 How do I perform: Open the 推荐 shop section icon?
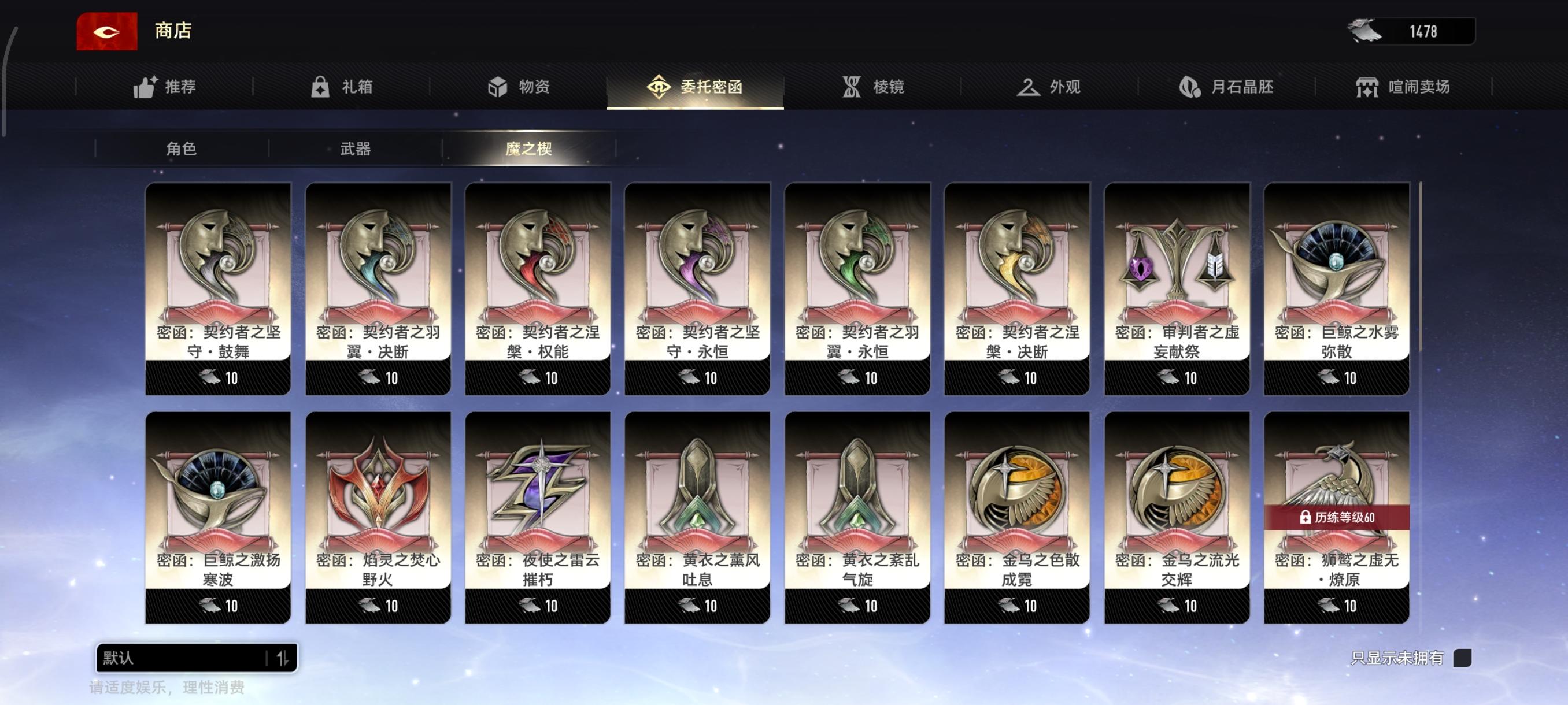146,87
